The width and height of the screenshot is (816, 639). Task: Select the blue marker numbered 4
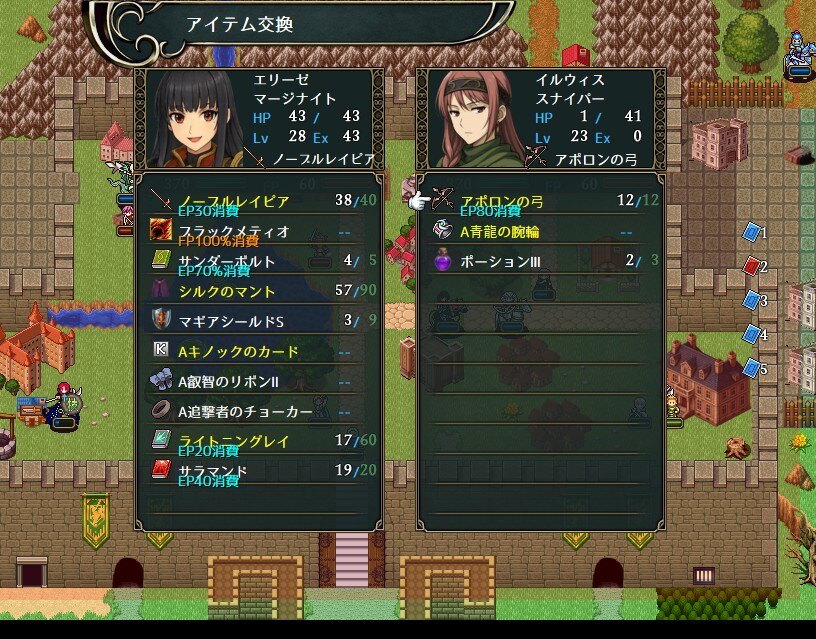[x=752, y=334]
